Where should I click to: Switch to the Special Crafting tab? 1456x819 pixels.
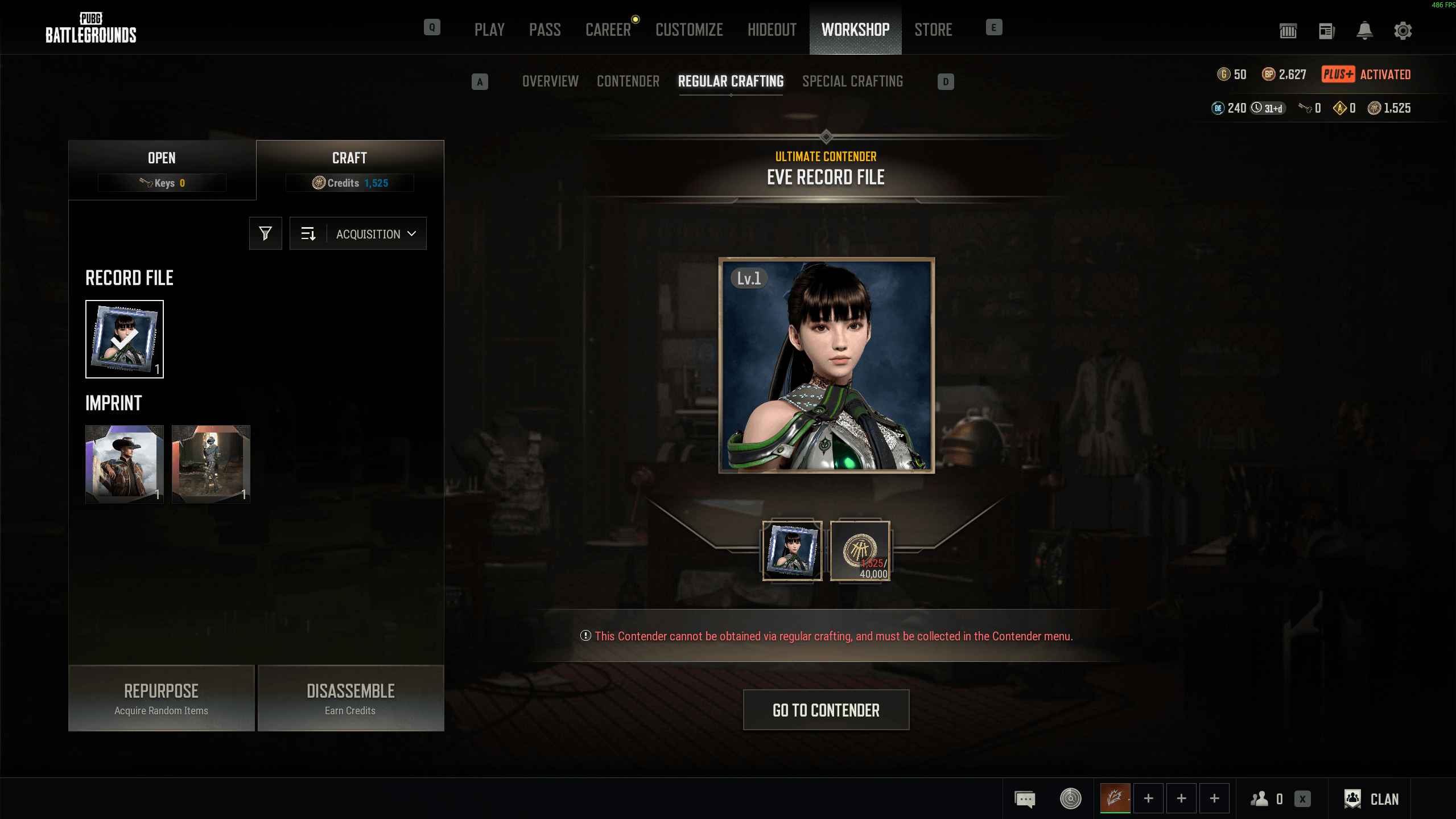click(x=852, y=81)
